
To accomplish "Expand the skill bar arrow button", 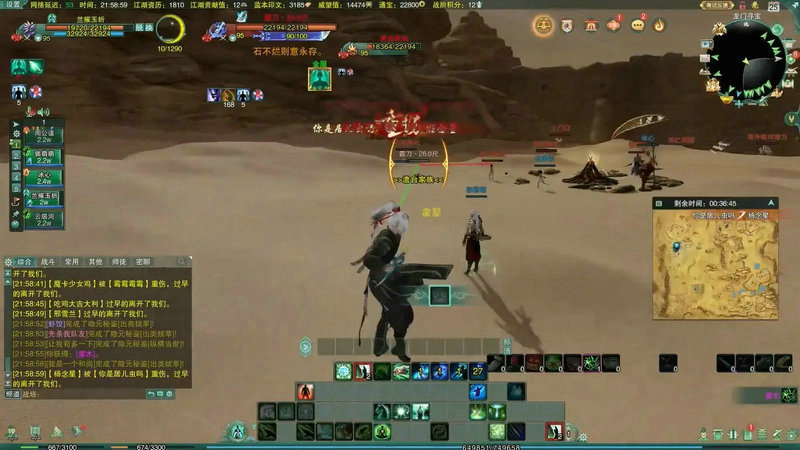I will point(305,346).
